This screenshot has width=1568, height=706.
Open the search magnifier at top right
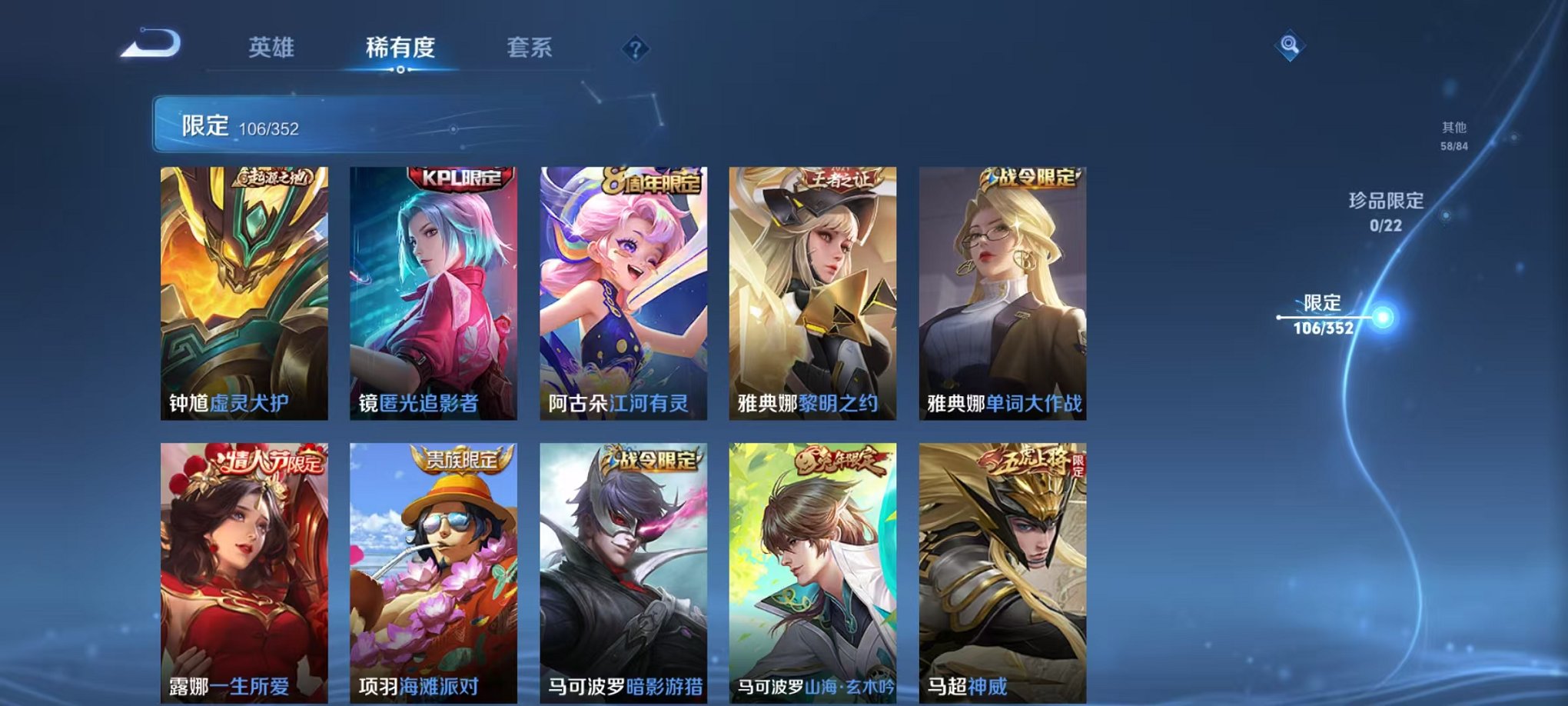coord(1290,46)
